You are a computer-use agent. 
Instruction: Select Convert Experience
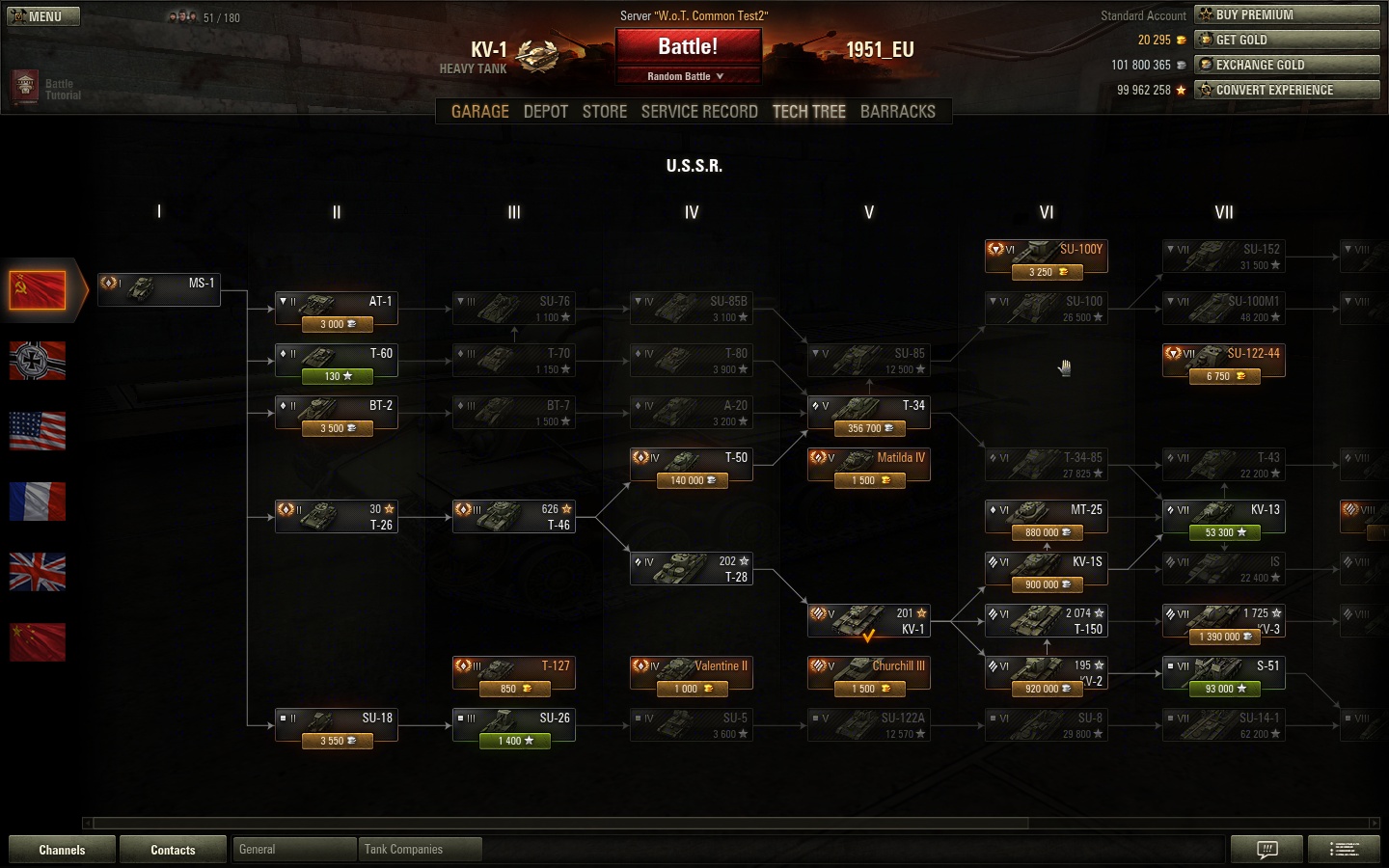1287,90
